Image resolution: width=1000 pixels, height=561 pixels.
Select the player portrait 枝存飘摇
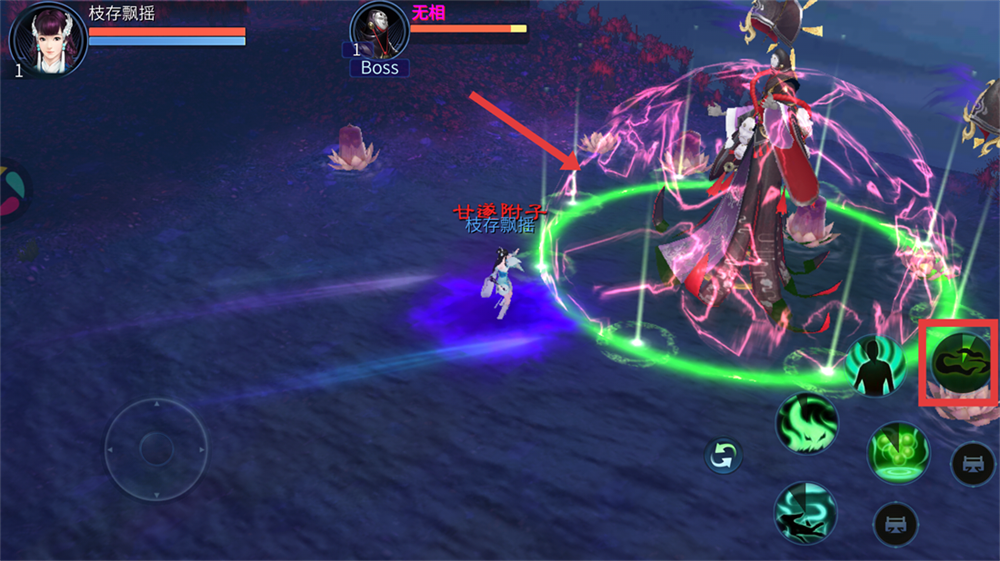[47, 37]
